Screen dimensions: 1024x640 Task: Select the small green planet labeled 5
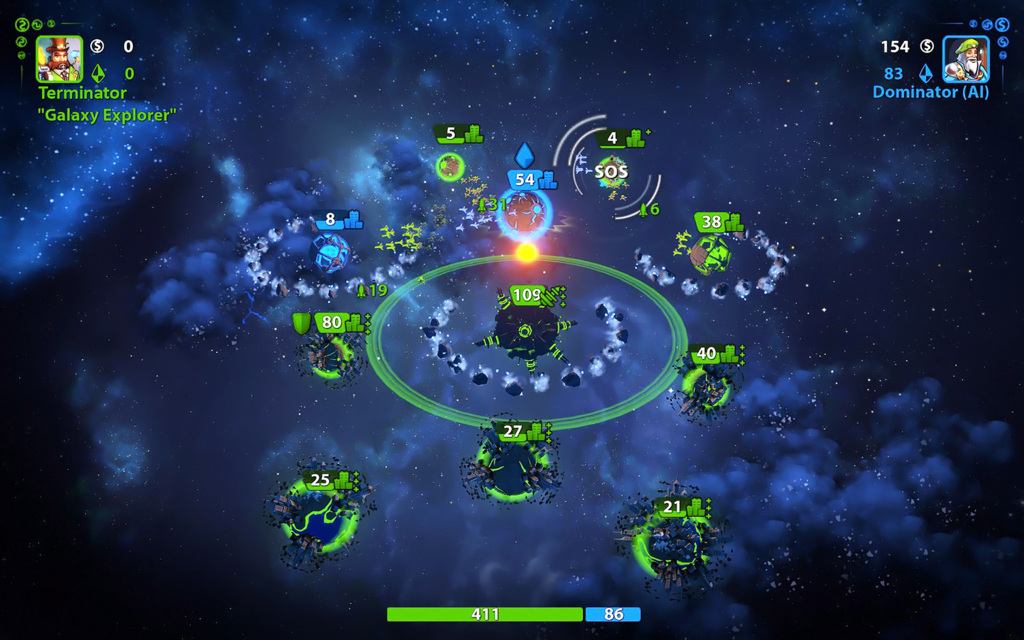click(x=451, y=164)
